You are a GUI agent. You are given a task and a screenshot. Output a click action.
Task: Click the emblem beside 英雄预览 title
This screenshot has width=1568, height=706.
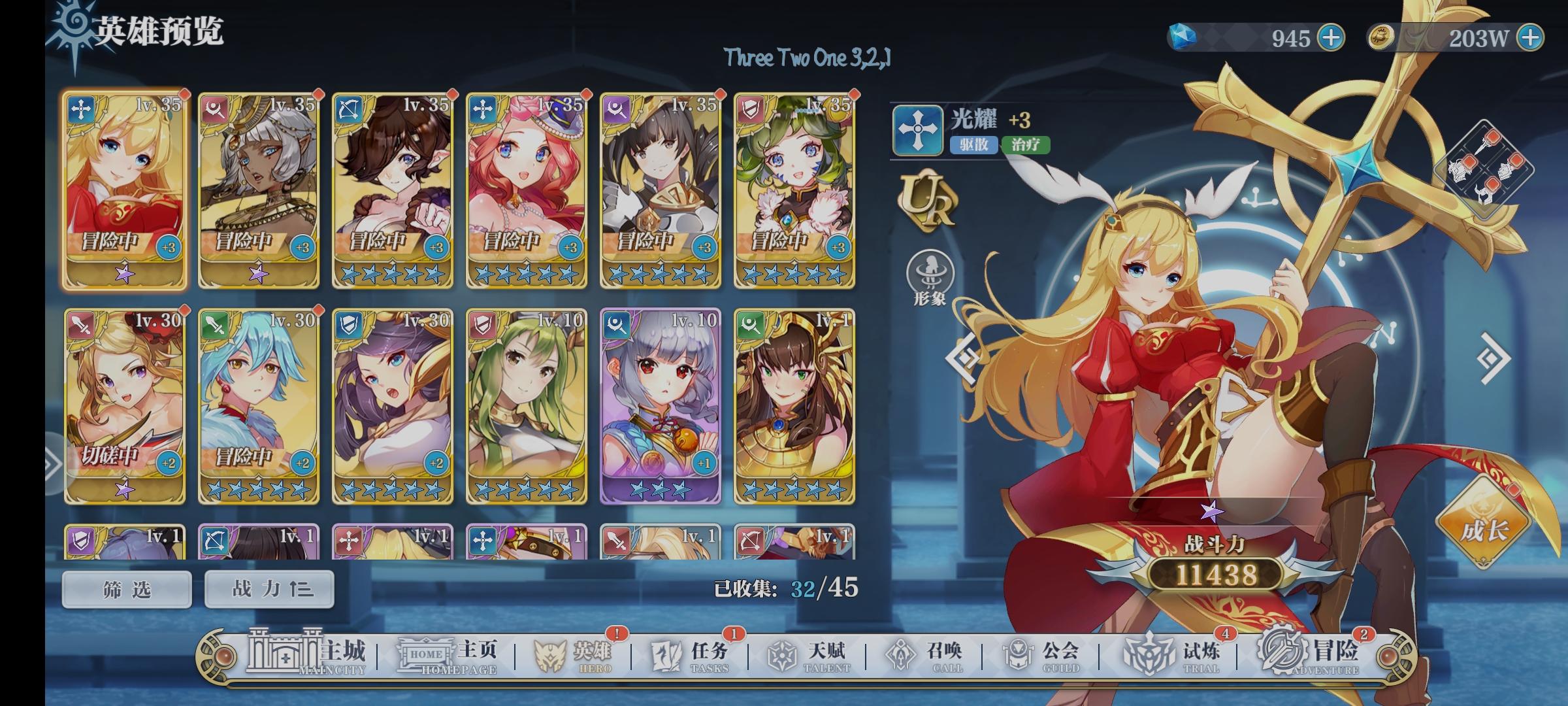(x=74, y=26)
